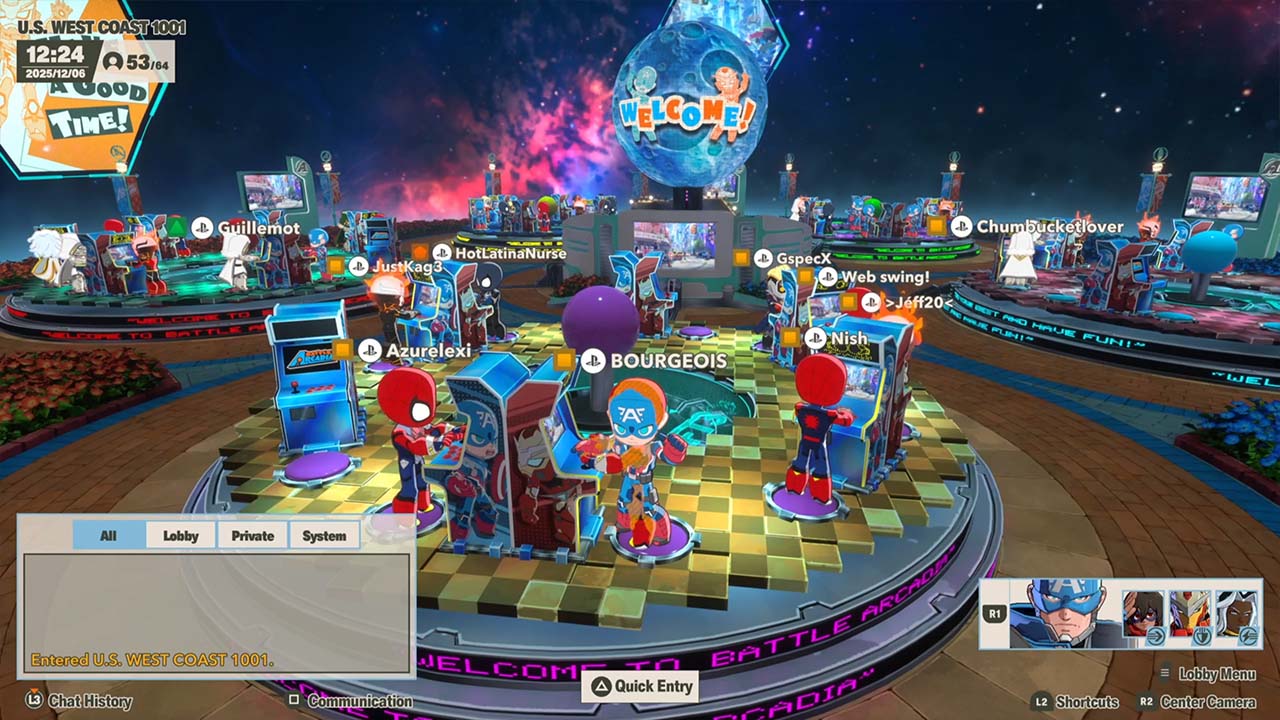Switch to the All chat tab
Image resolution: width=1280 pixels, height=720 pixels.
coord(109,536)
